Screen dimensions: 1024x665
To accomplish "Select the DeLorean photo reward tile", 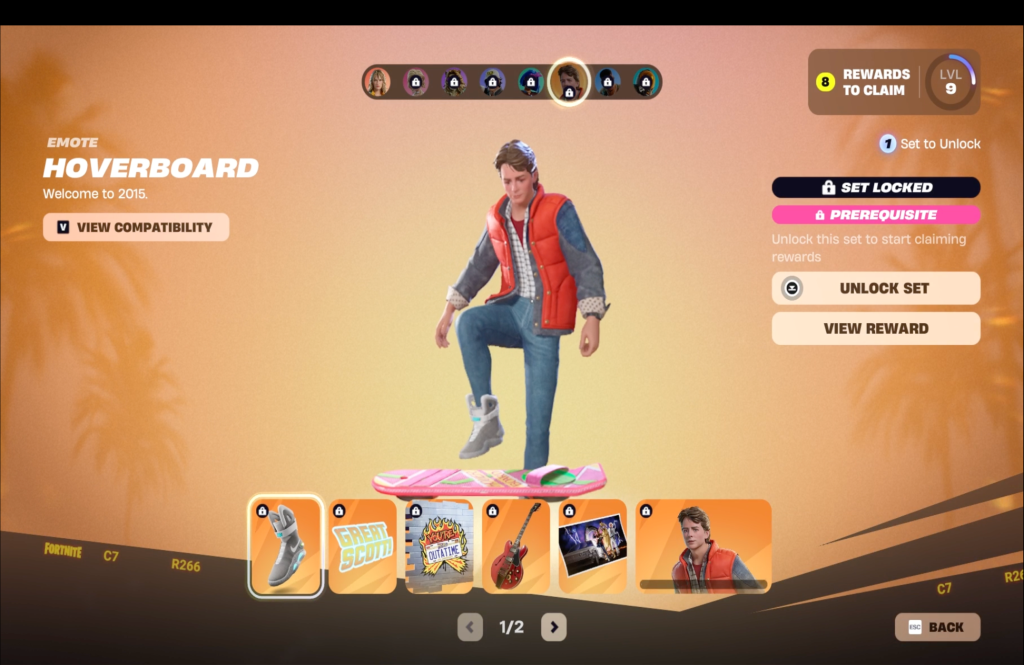I will [x=592, y=546].
